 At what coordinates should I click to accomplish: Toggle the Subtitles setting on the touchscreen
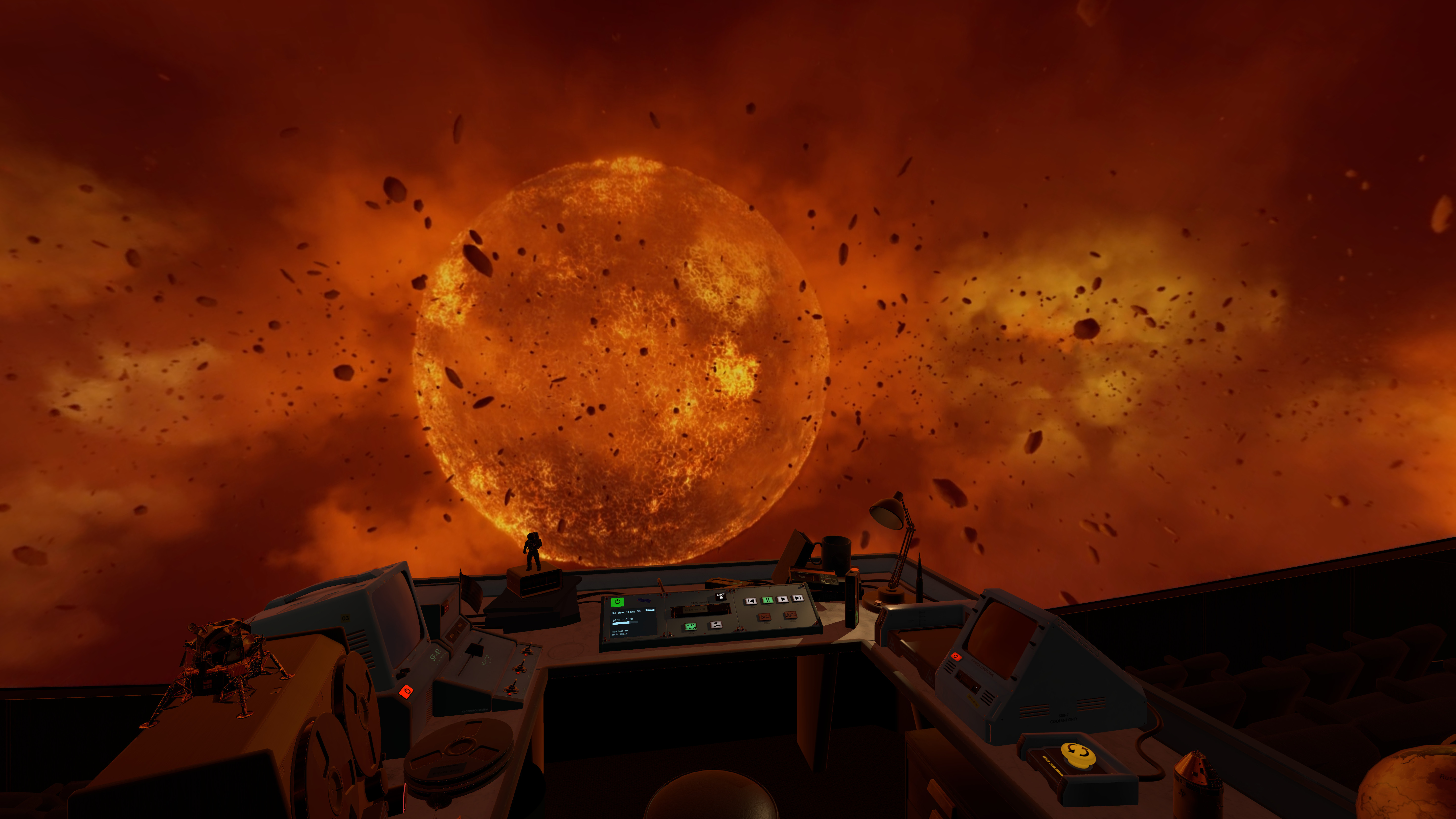coord(621,632)
